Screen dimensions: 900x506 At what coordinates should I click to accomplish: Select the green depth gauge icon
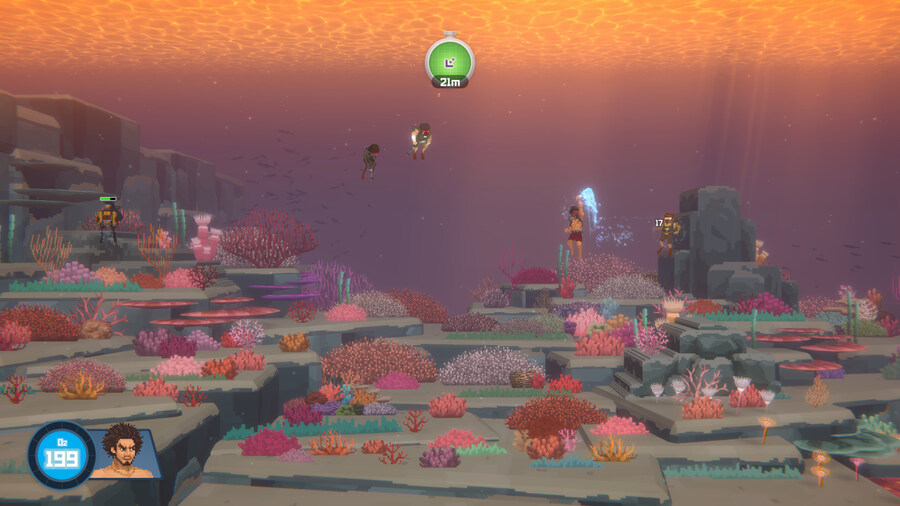pos(450,60)
